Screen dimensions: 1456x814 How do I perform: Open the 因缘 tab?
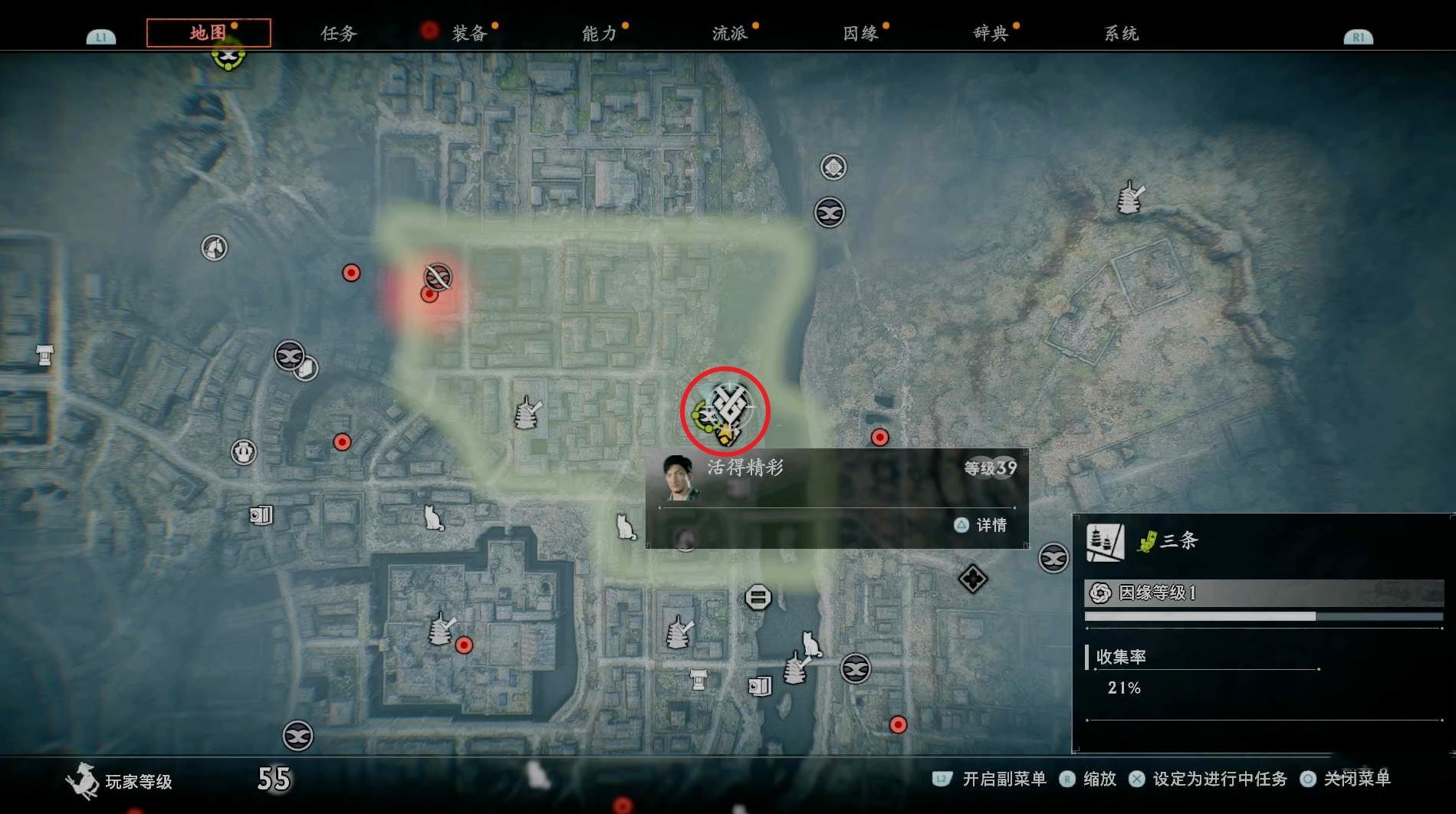[x=860, y=34]
